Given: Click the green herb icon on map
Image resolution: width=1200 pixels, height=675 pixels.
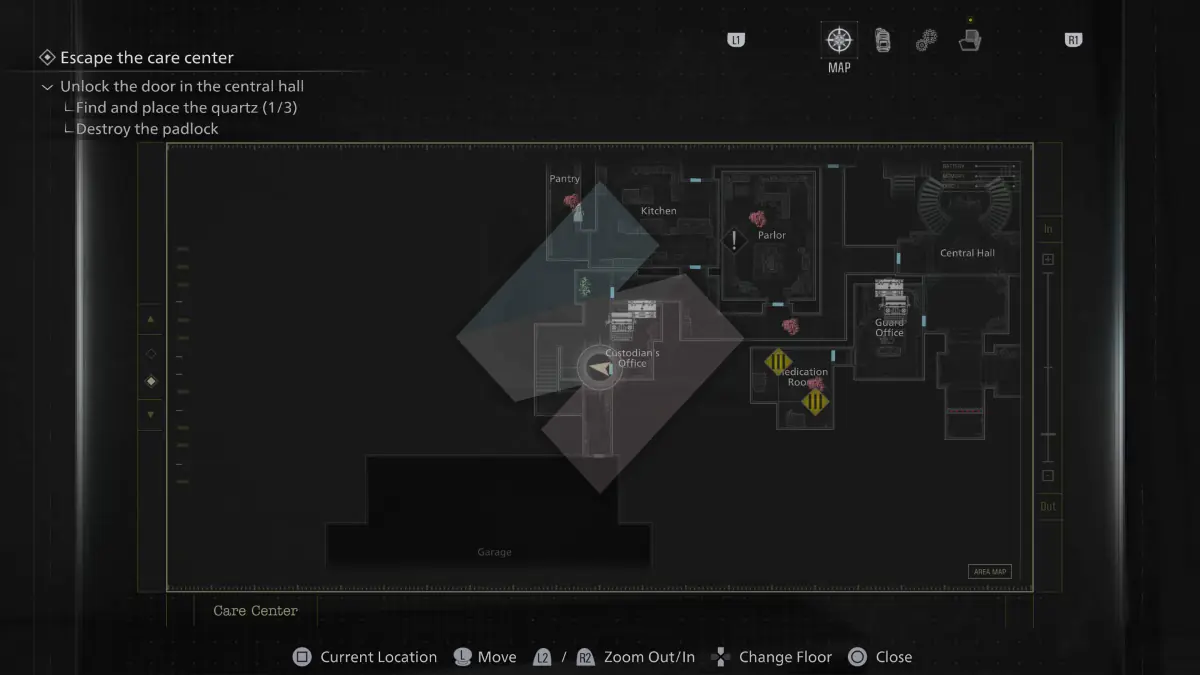Looking at the screenshot, I should pyautogui.click(x=585, y=288).
